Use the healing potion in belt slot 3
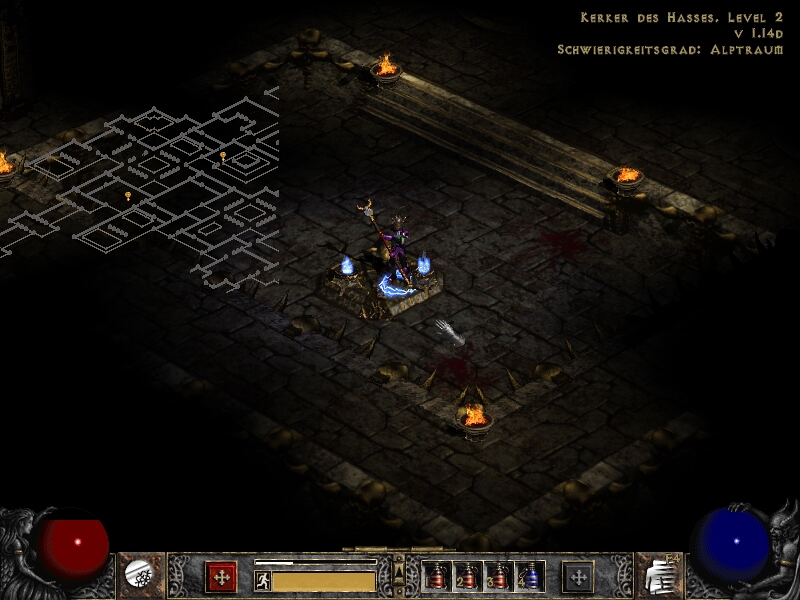800x600 pixels. (x=498, y=576)
